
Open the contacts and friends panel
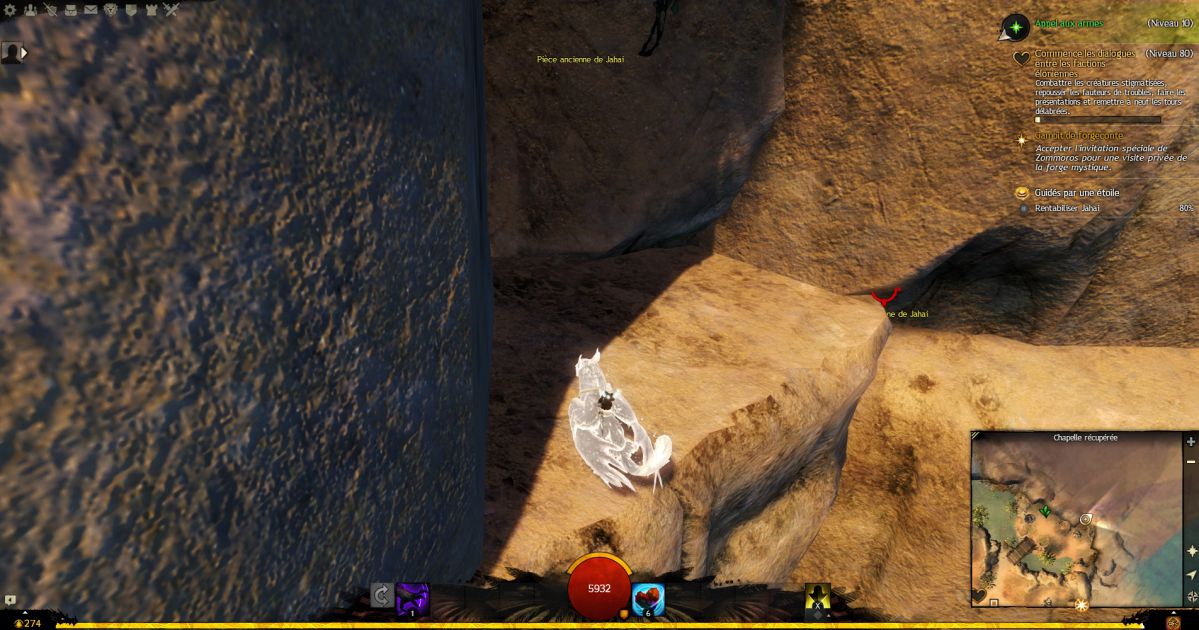pos(30,10)
